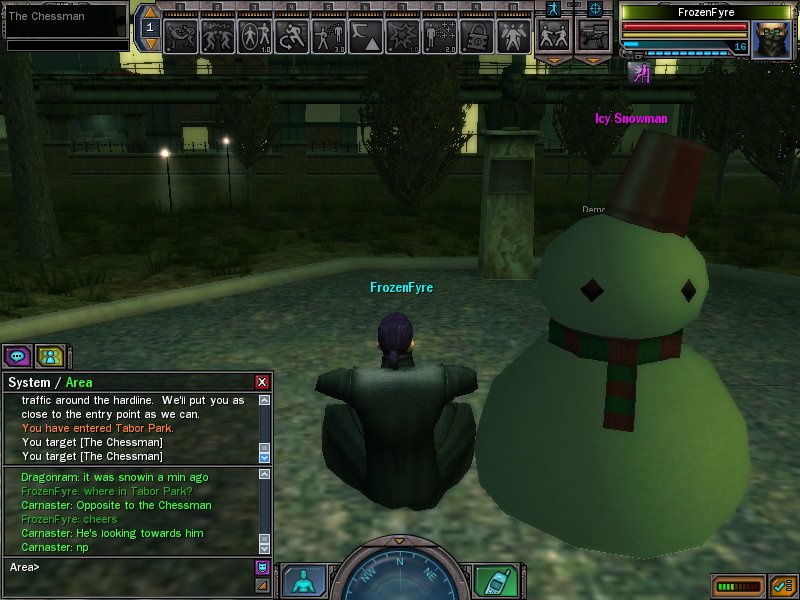The width and height of the screenshot is (800, 600).
Task: Activate the padlock ability in hotbar
Action: coord(478,38)
